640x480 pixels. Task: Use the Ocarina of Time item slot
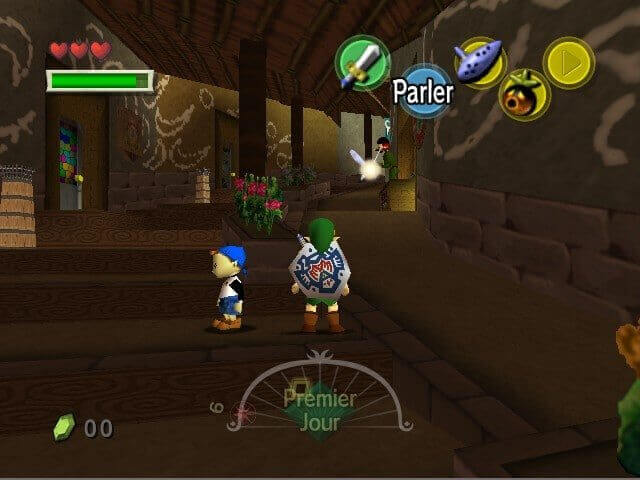478,62
